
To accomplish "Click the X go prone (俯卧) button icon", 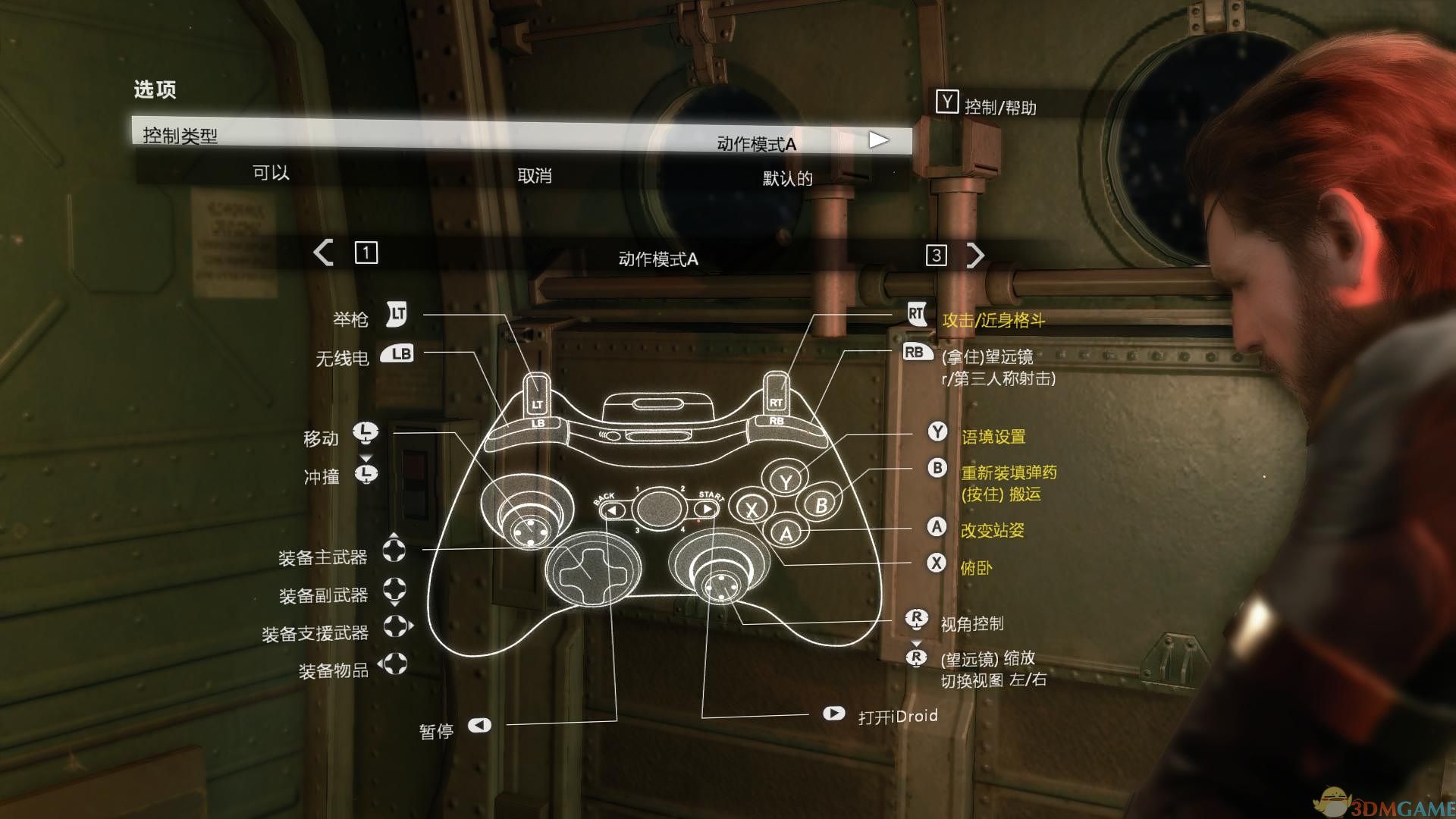I will coord(937,563).
